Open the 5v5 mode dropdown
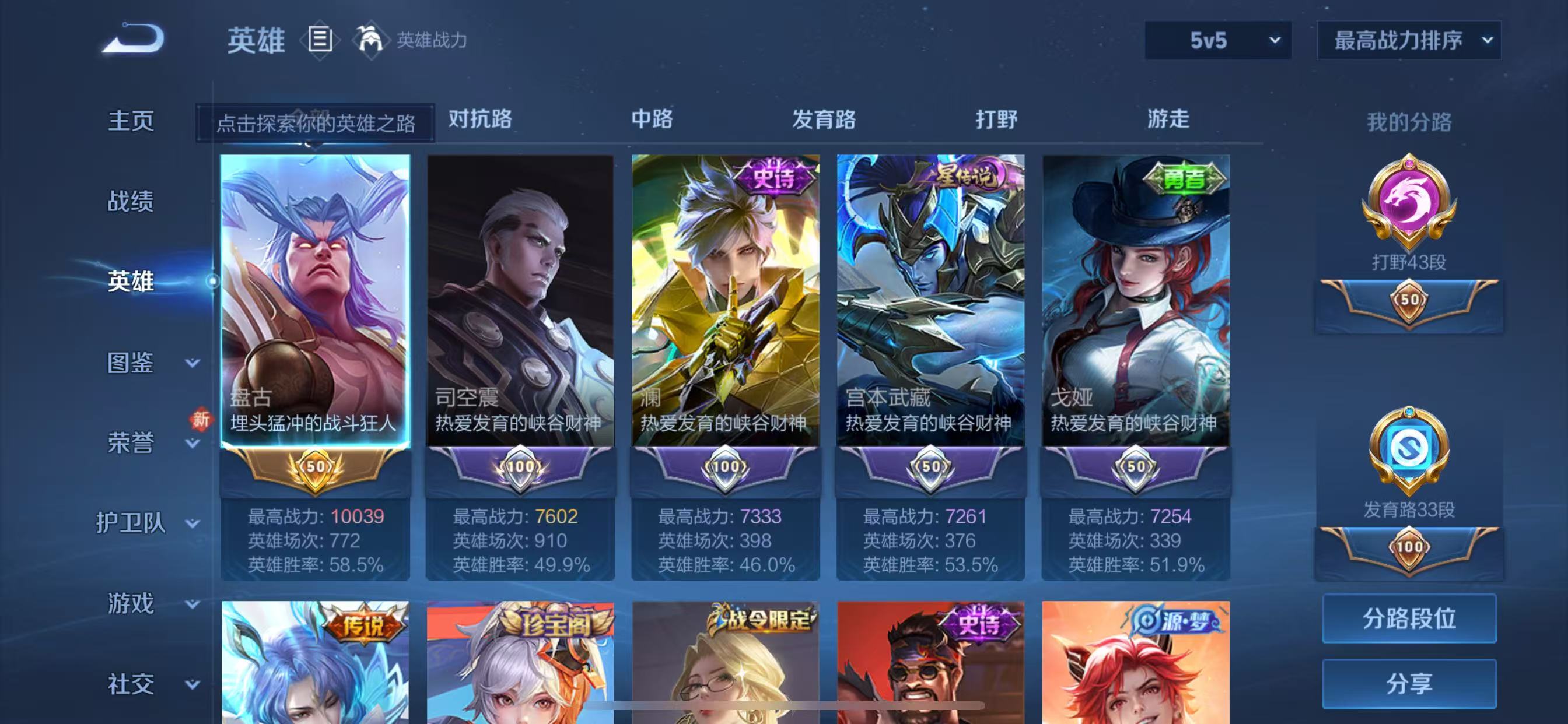This screenshot has width=1568, height=724. pyautogui.click(x=1217, y=40)
